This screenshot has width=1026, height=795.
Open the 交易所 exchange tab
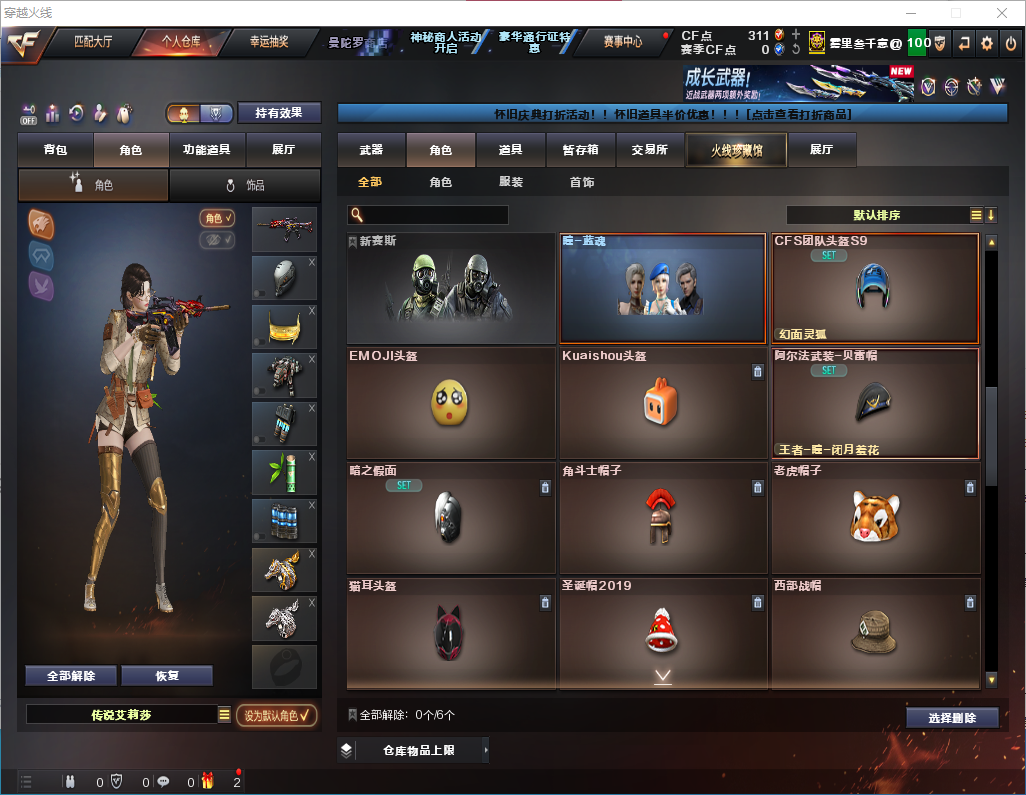coord(649,150)
